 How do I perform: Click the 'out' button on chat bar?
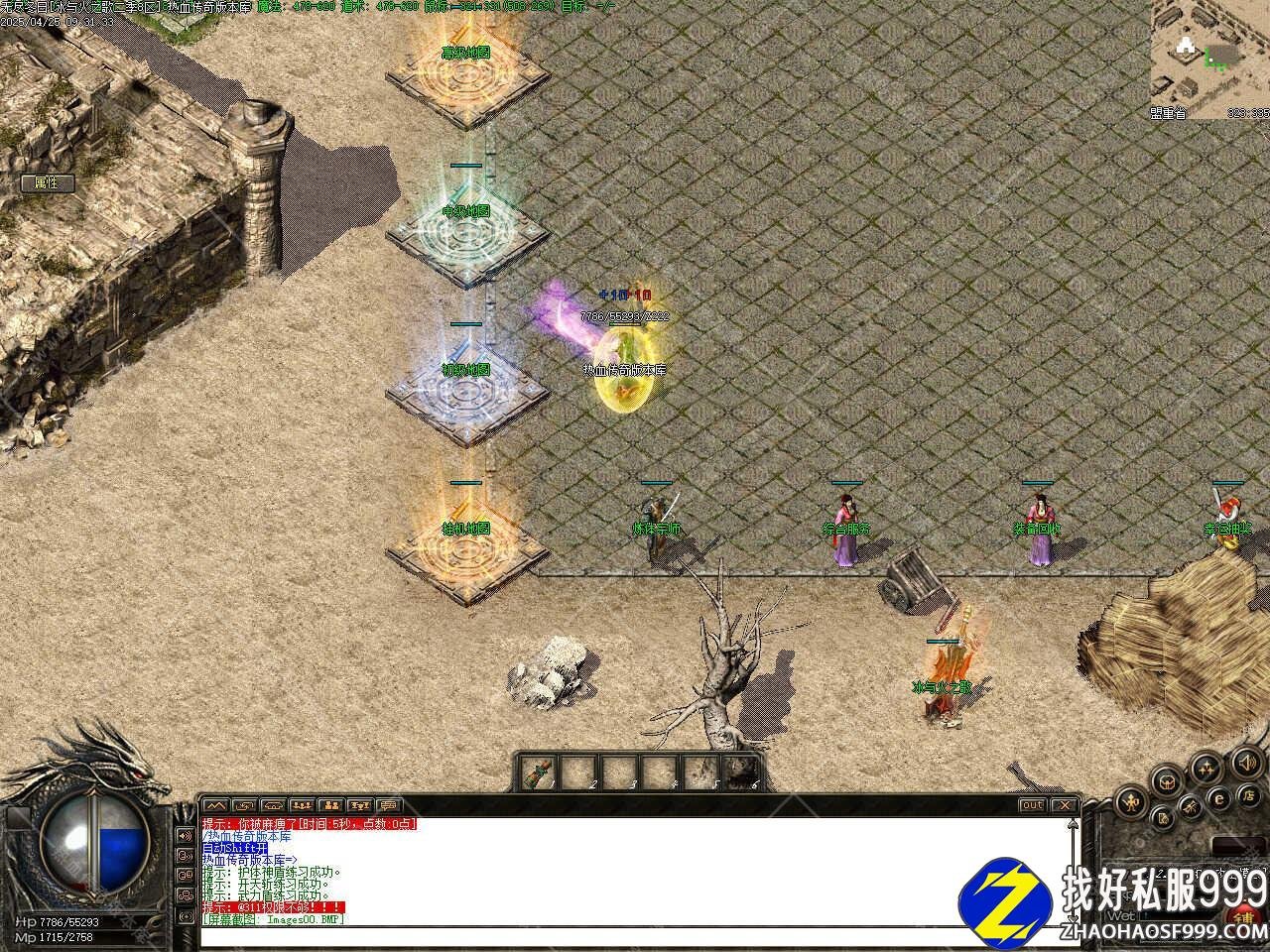(x=1032, y=805)
